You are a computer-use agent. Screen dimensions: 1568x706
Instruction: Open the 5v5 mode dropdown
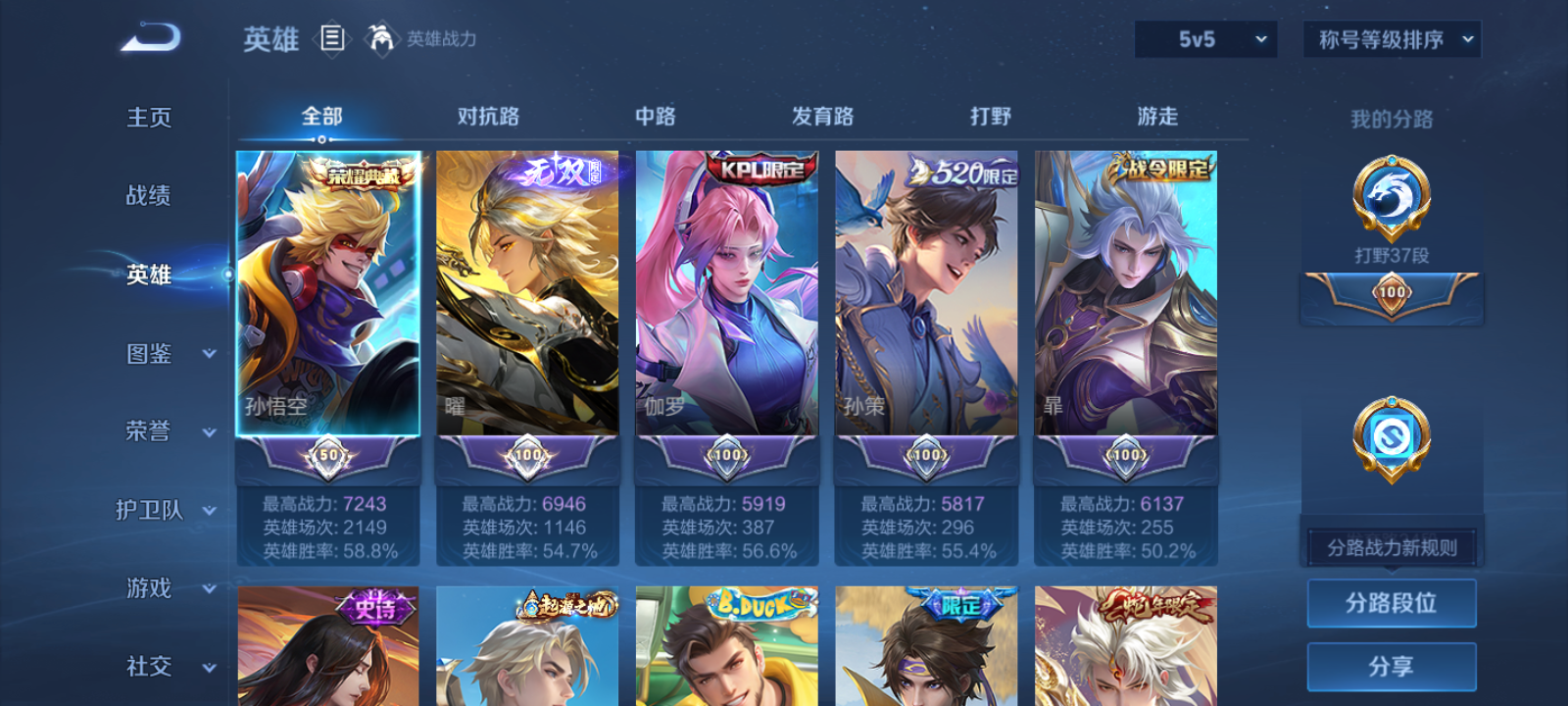click(1205, 39)
